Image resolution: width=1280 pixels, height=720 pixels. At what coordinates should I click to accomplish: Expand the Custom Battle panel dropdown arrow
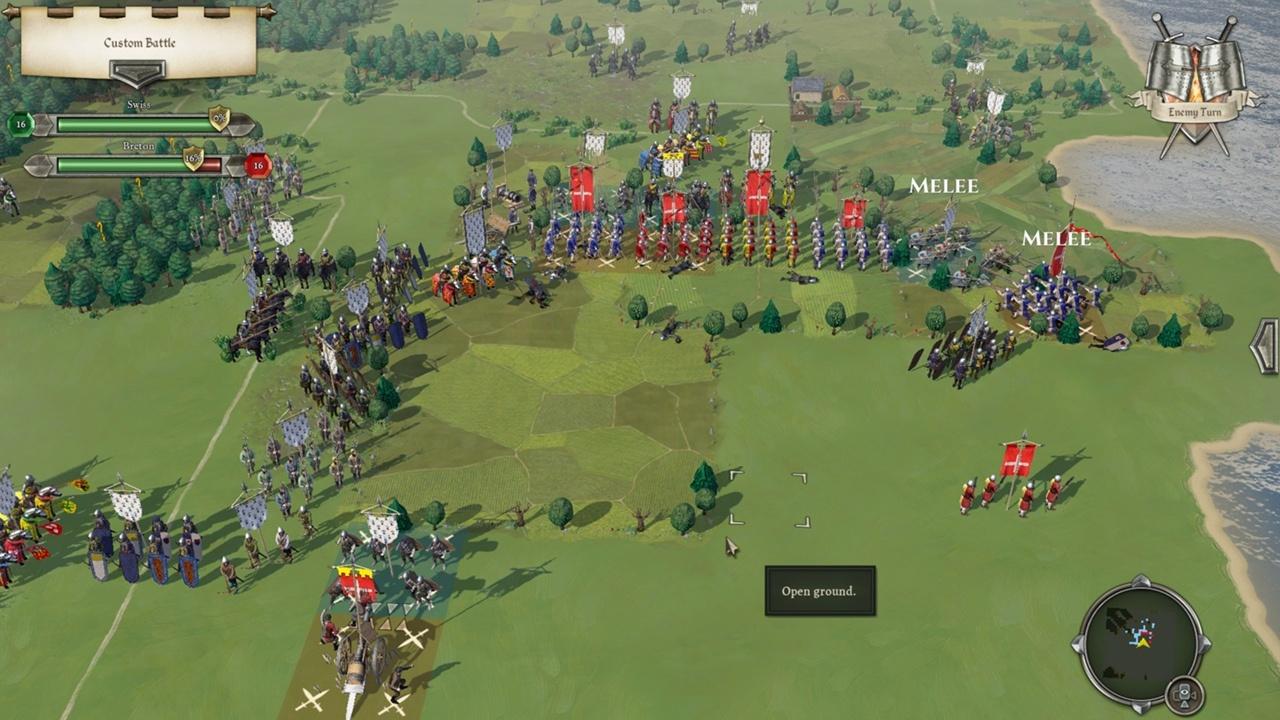click(137, 73)
